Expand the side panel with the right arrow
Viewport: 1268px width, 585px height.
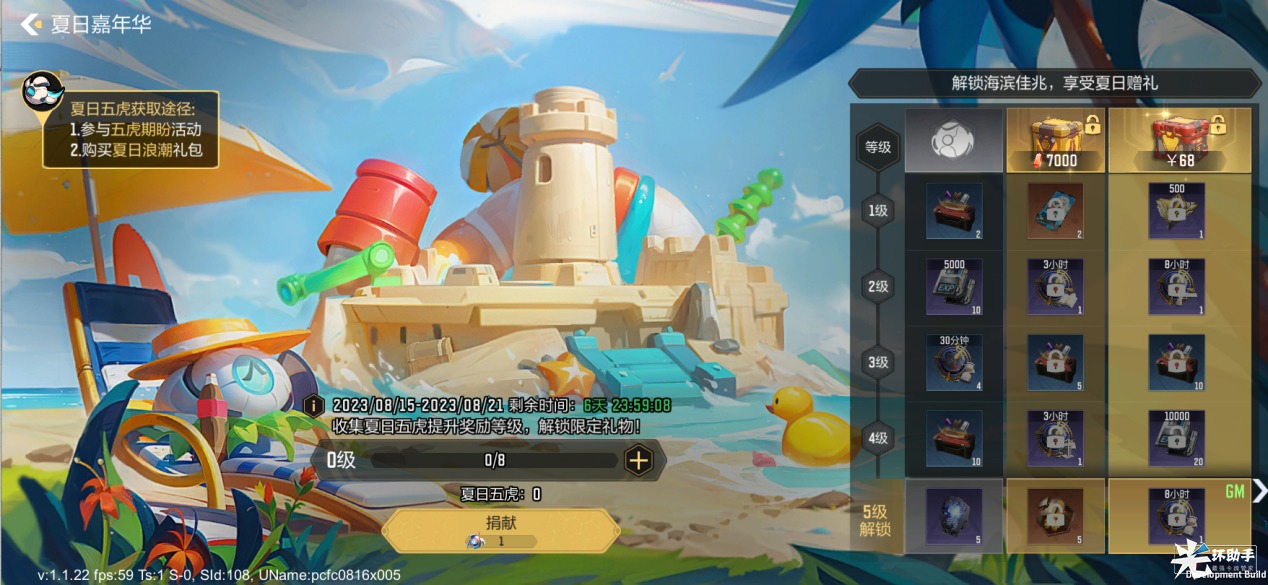pos(1259,489)
